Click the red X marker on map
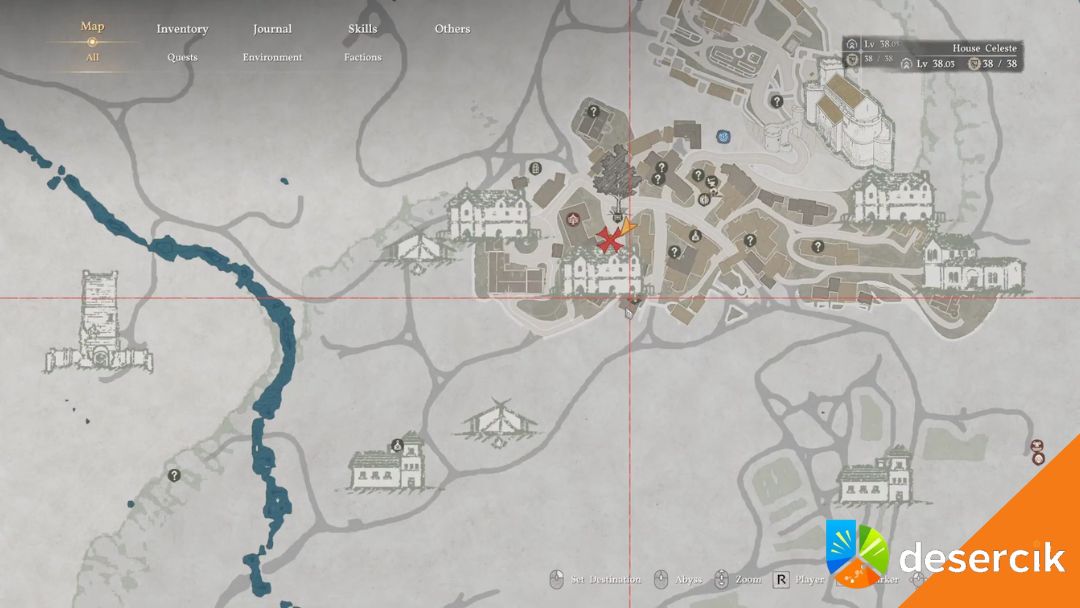The width and height of the screenshot is (1080, 608). (608, 238)
